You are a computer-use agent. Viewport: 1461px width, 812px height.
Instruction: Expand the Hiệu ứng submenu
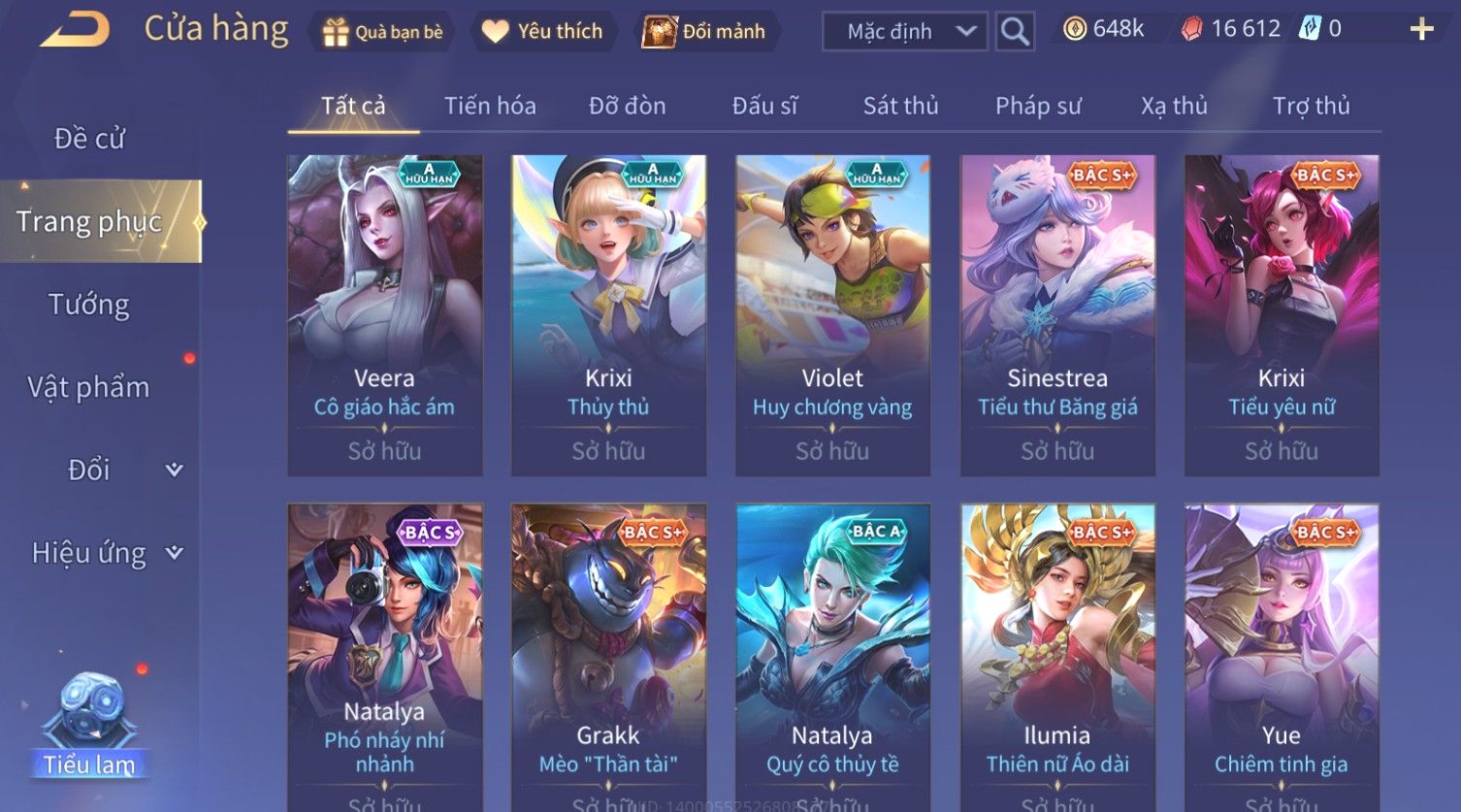coord(107,553)
